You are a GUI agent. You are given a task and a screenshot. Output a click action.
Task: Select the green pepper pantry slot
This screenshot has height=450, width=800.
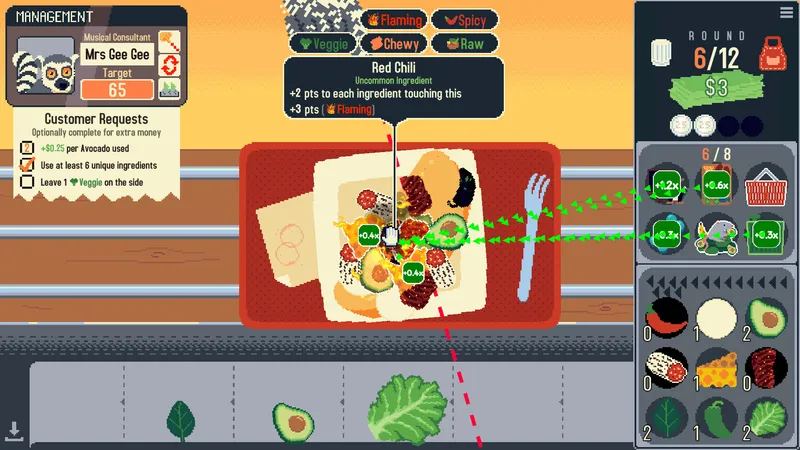tap(716, 416)
